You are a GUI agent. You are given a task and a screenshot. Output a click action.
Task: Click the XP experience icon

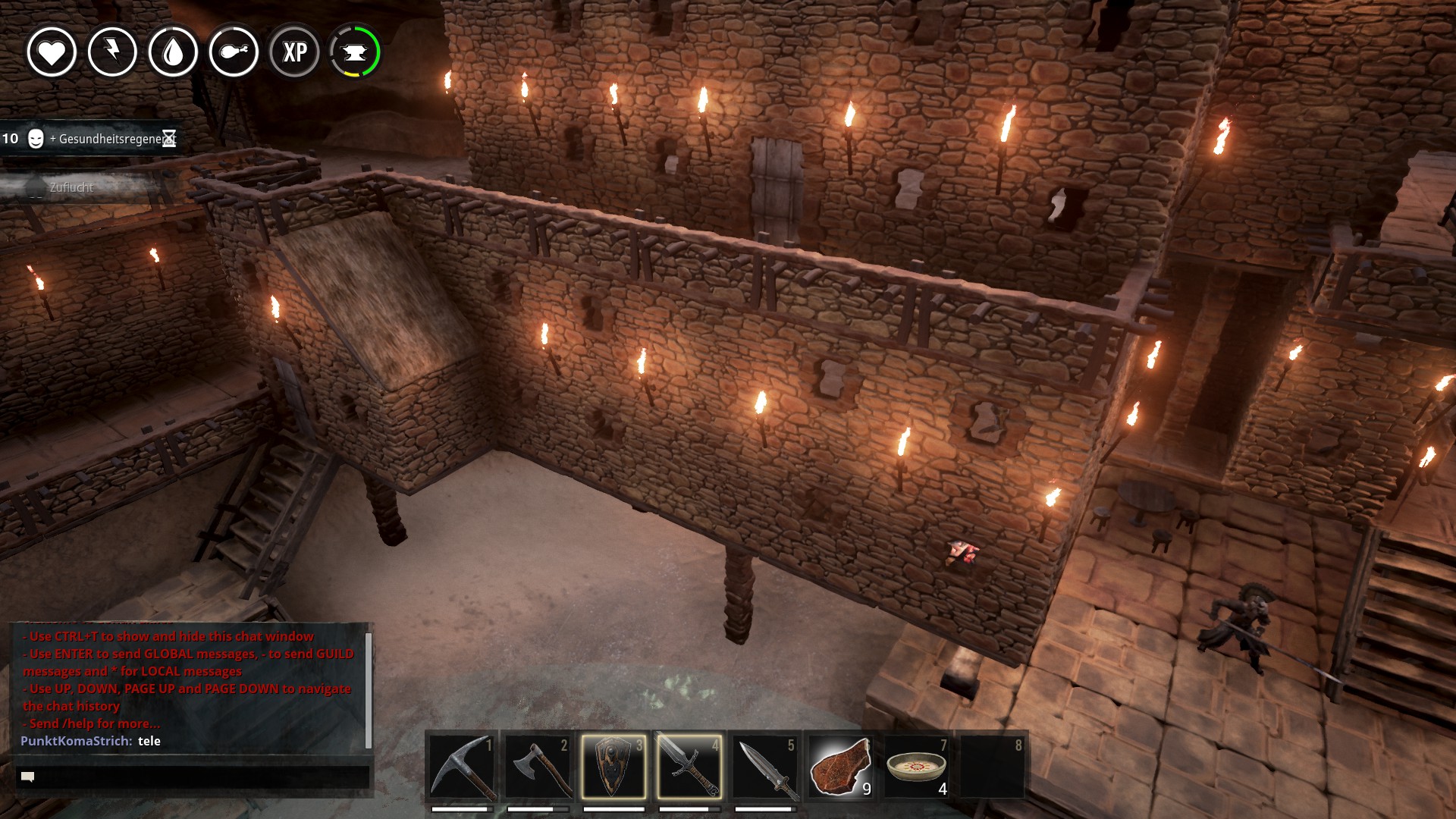[294, 52]
